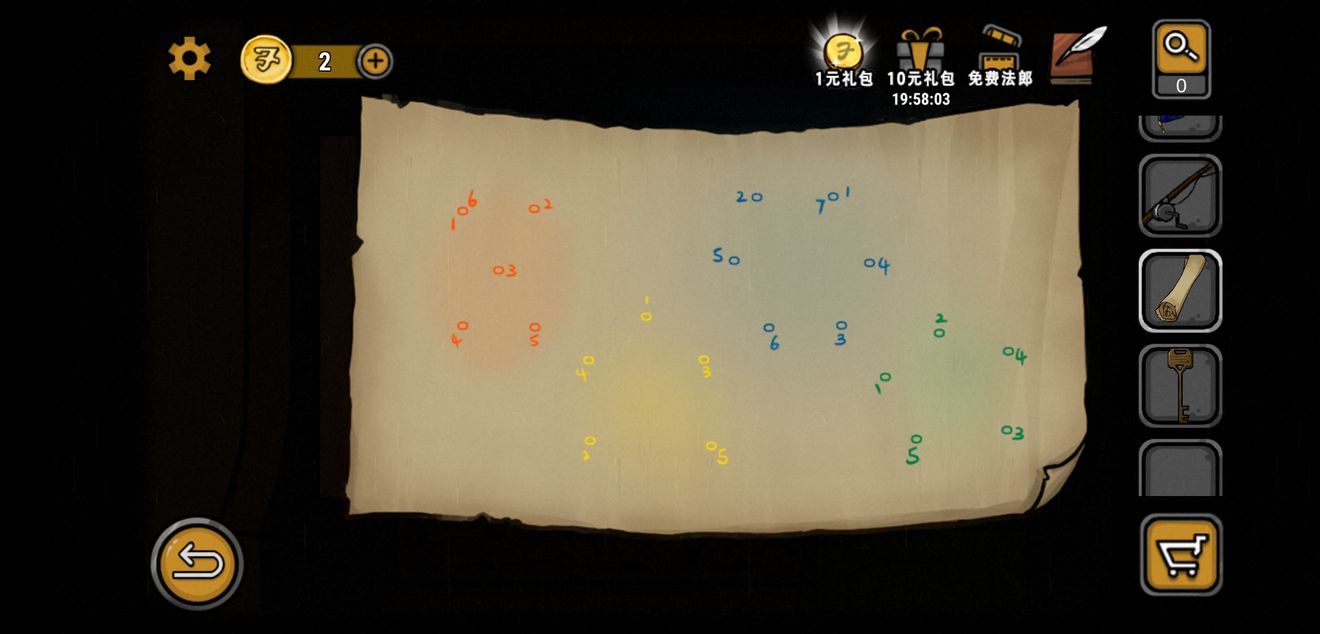Open the quill and book journal
Image resolution: width=1320 pixels, height=634 pixels.
click(1077, 54)
